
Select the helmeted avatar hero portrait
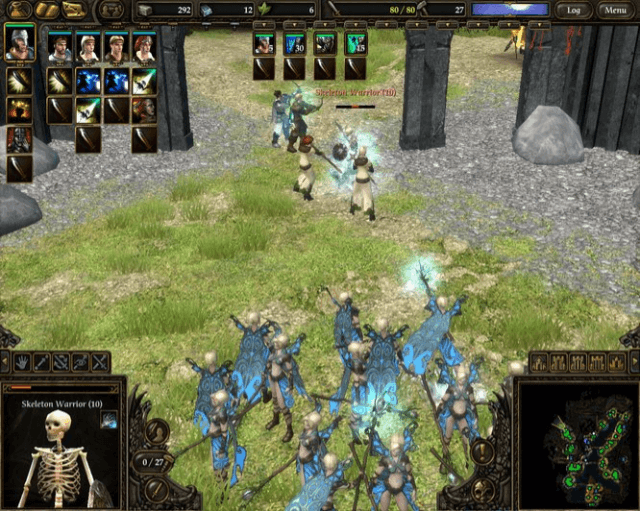19,44
